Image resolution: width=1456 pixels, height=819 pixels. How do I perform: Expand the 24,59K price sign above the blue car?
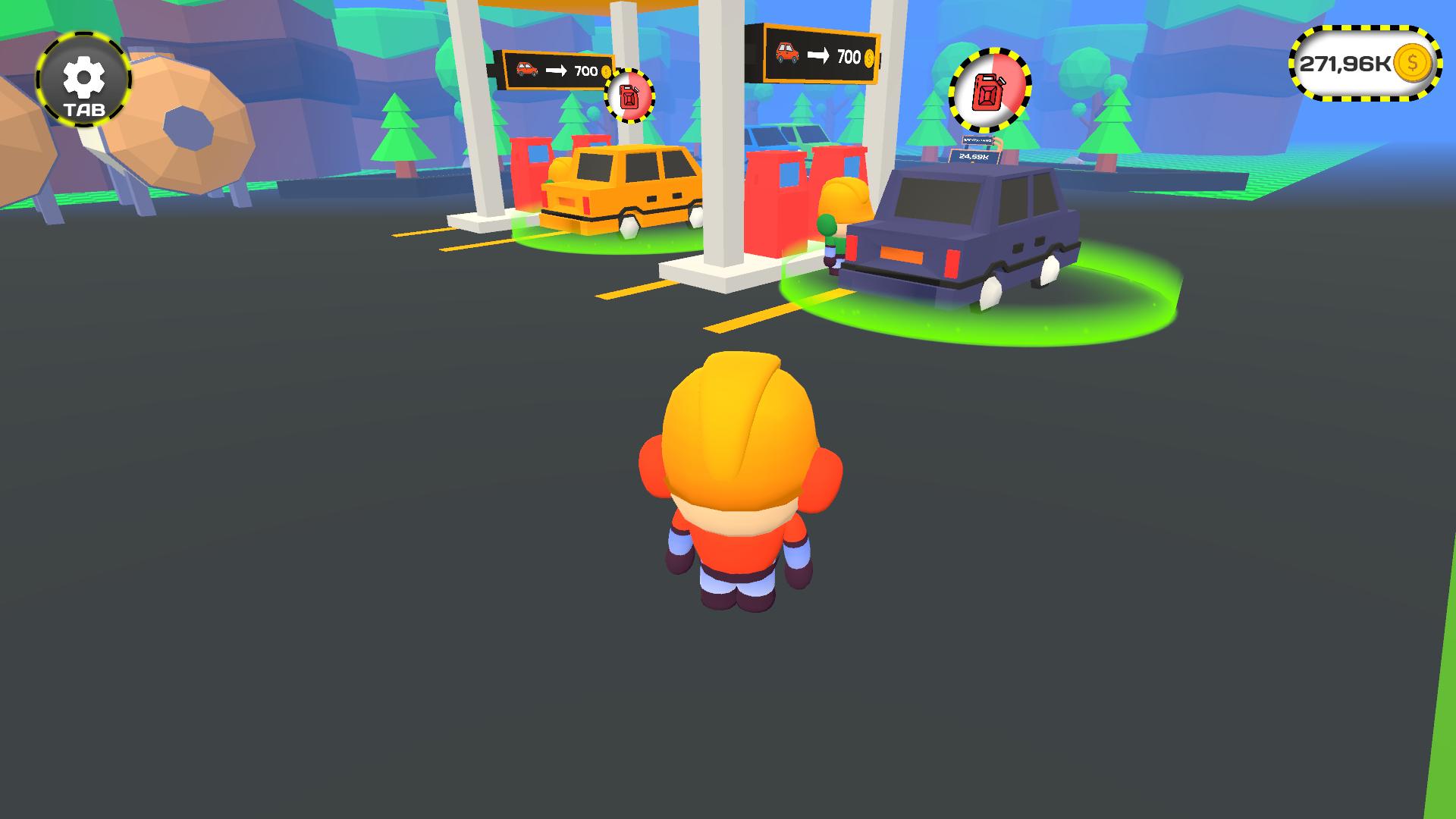[x=973, y=157]
